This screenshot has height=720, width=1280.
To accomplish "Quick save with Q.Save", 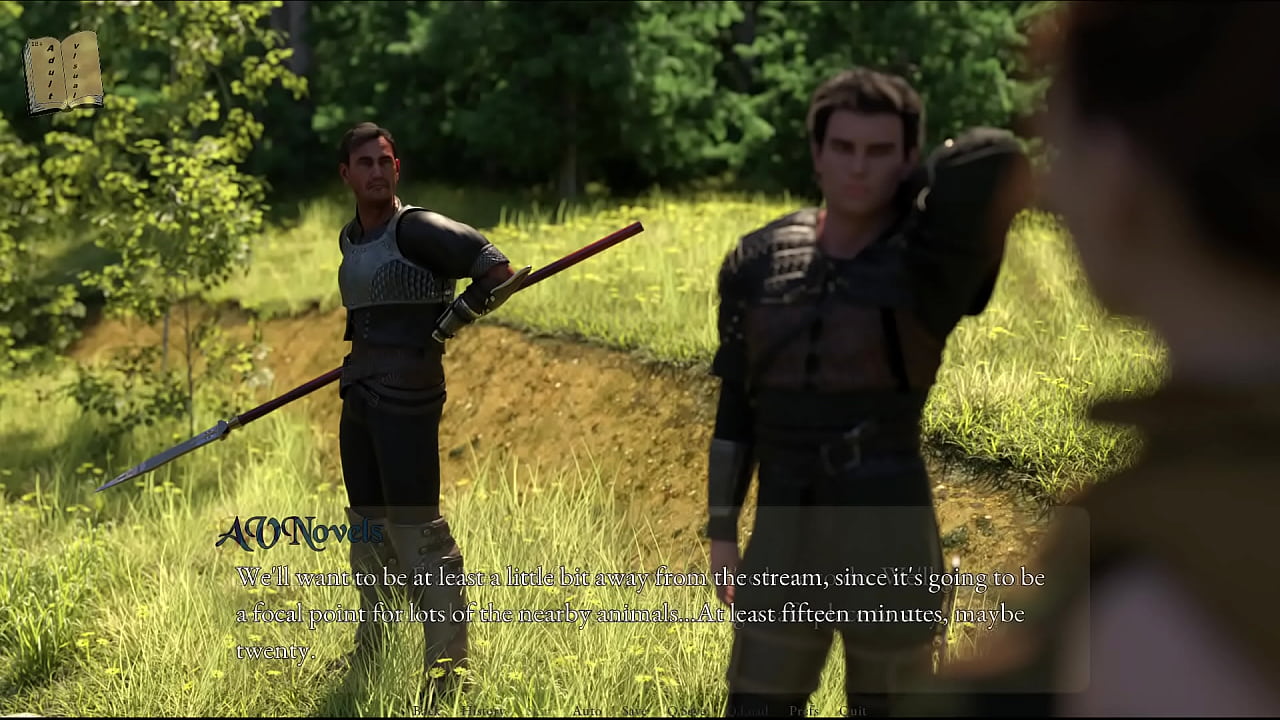I will click(x=688, y=711).
